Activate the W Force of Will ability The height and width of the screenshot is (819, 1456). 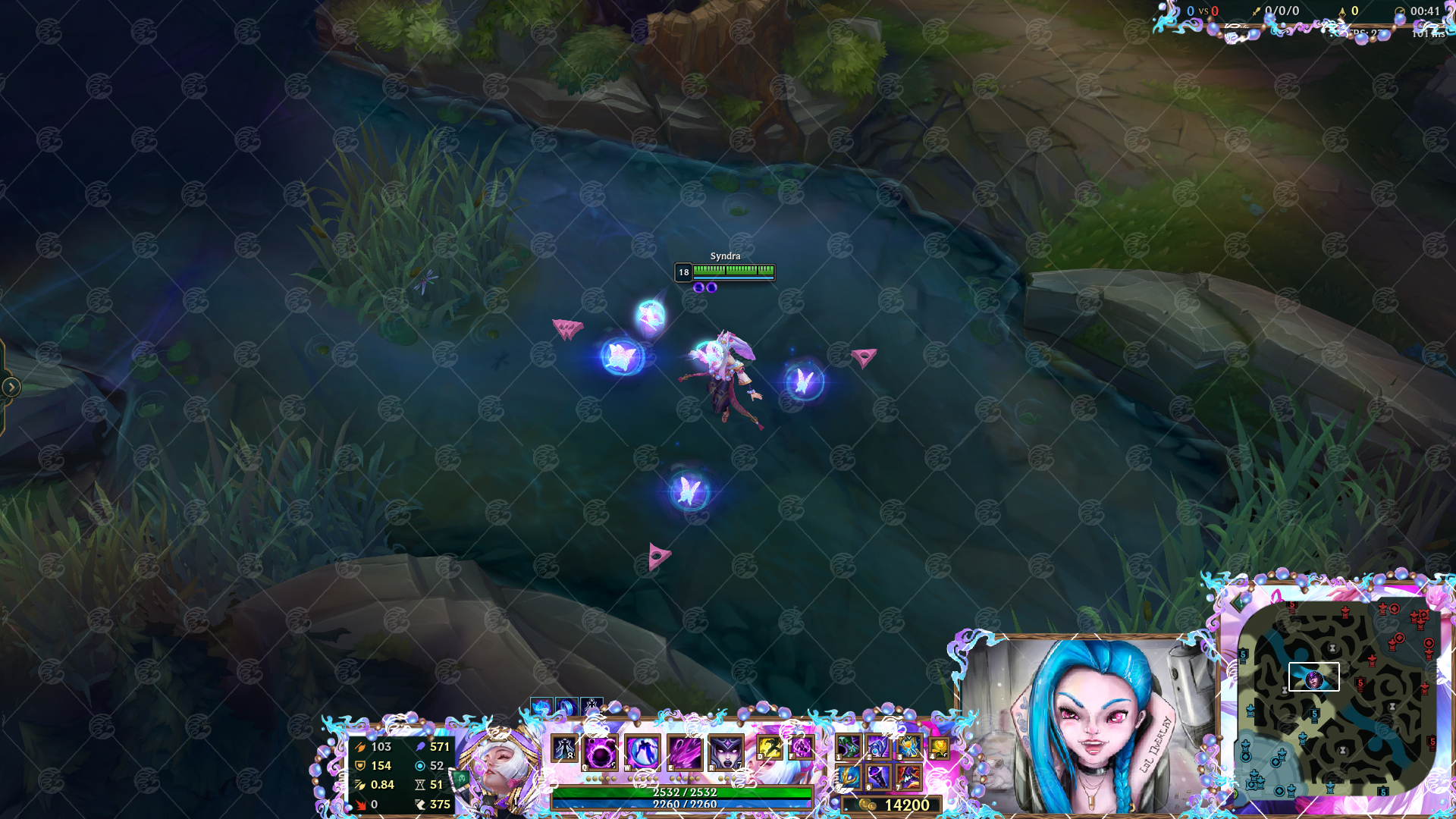[641, 751]
